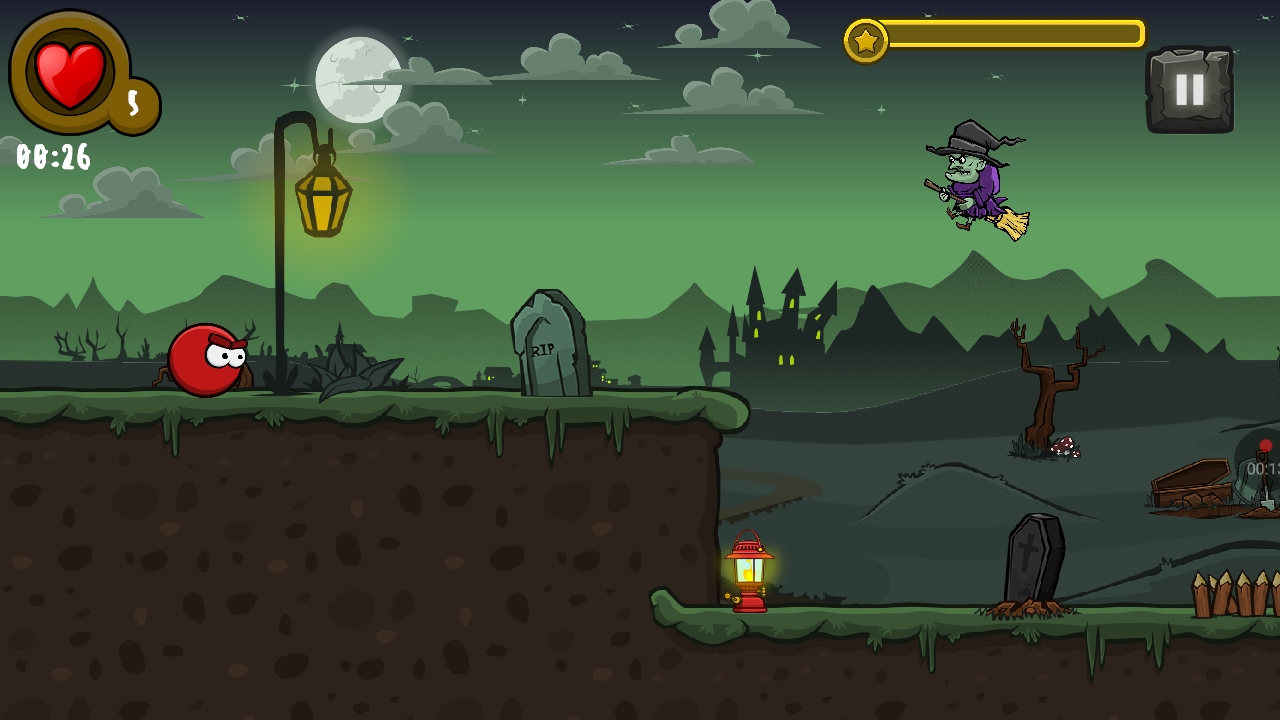Tap the pause icon in the top-right corner
The image size is (1280, 720).
pyautogui.click(x=1190, y=90)
